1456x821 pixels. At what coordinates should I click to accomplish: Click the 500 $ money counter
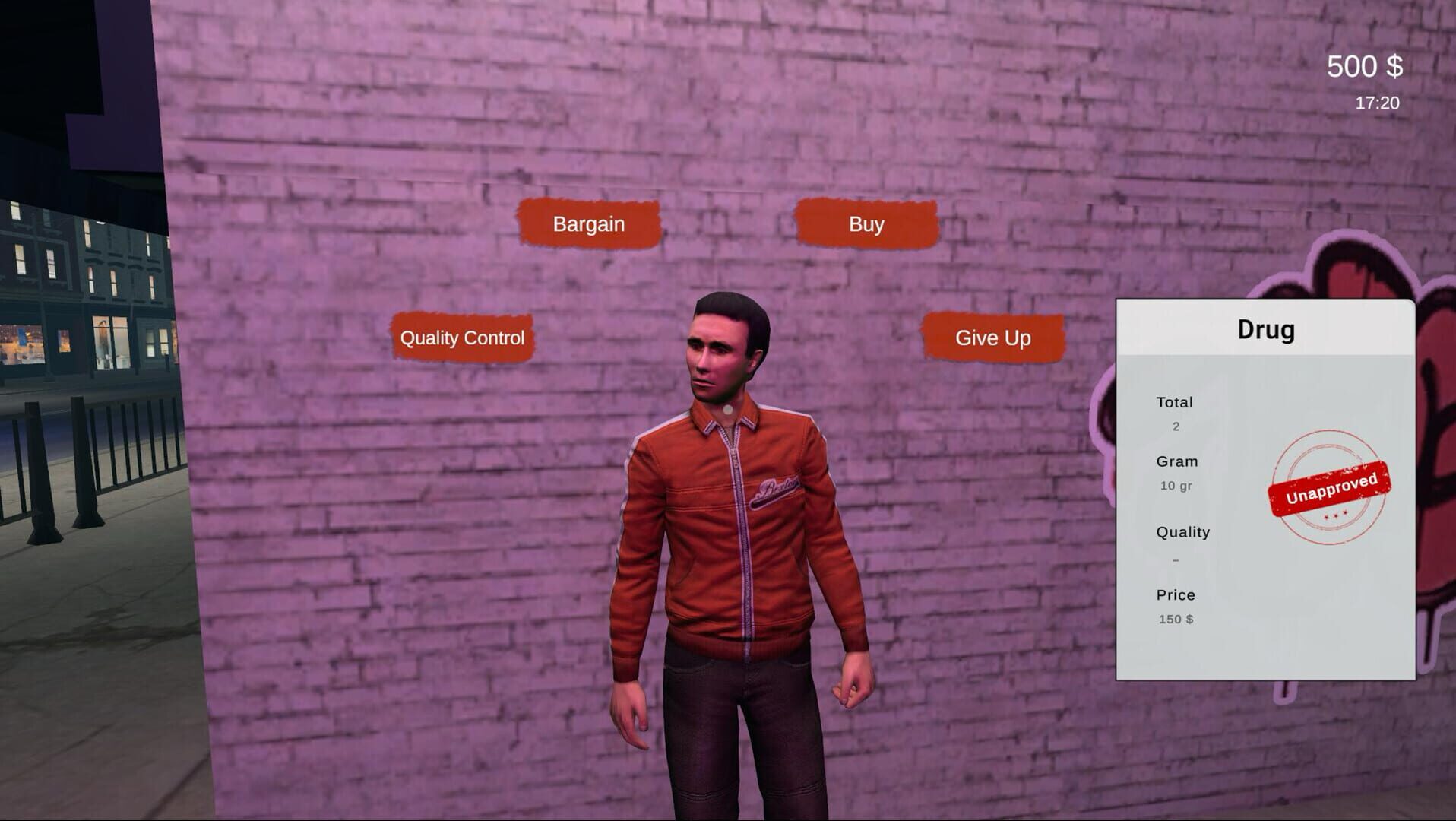(x=1366, y=67)
